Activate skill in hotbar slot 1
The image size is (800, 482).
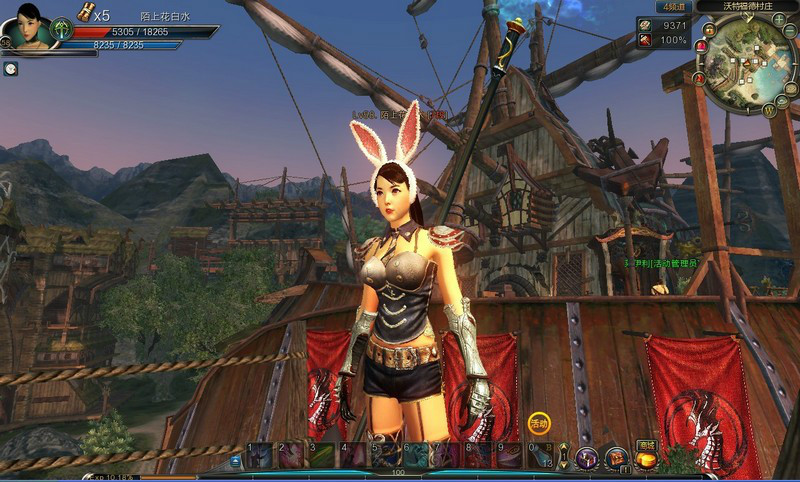(x=260, y=456)
